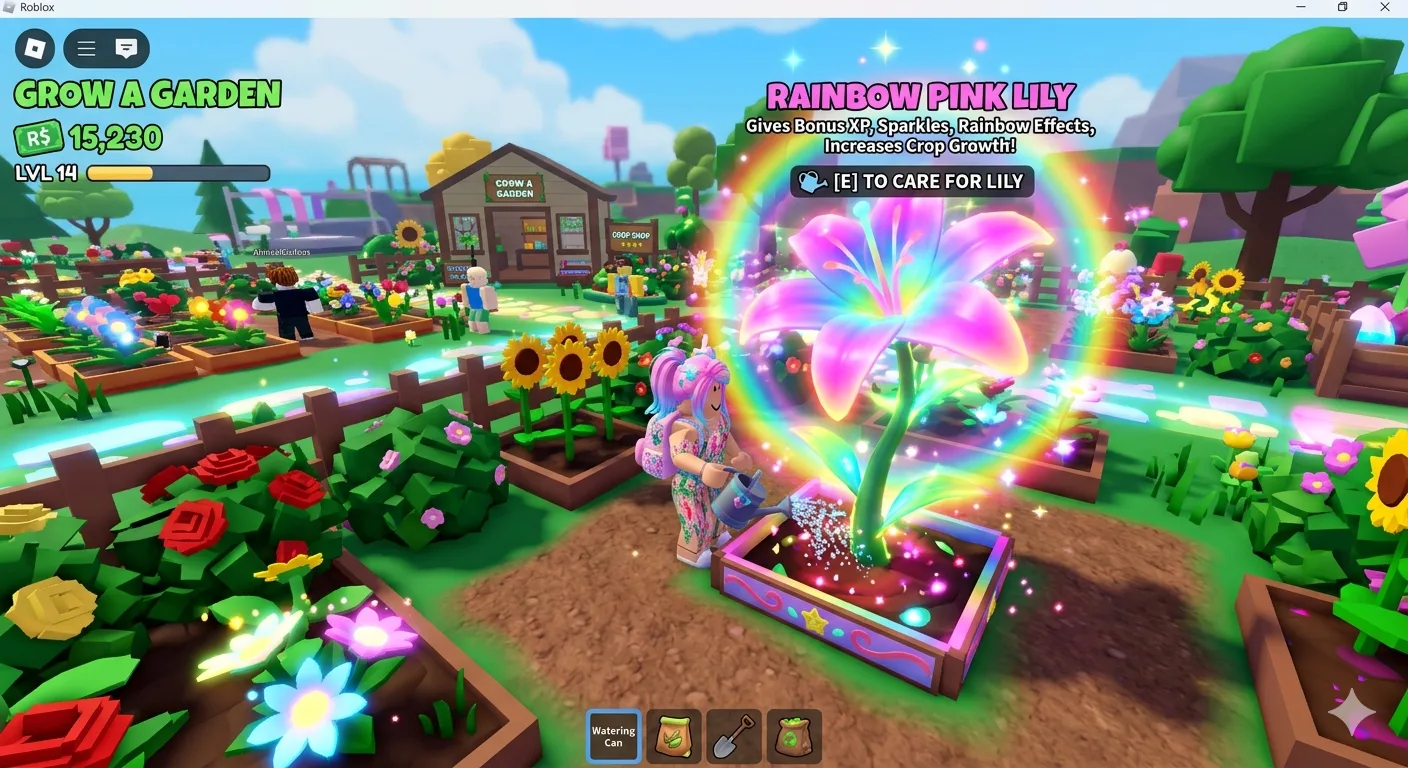Select the Watering Can hotbar slot
This screenshot has height=768, width=1408.
pos(613,737)
